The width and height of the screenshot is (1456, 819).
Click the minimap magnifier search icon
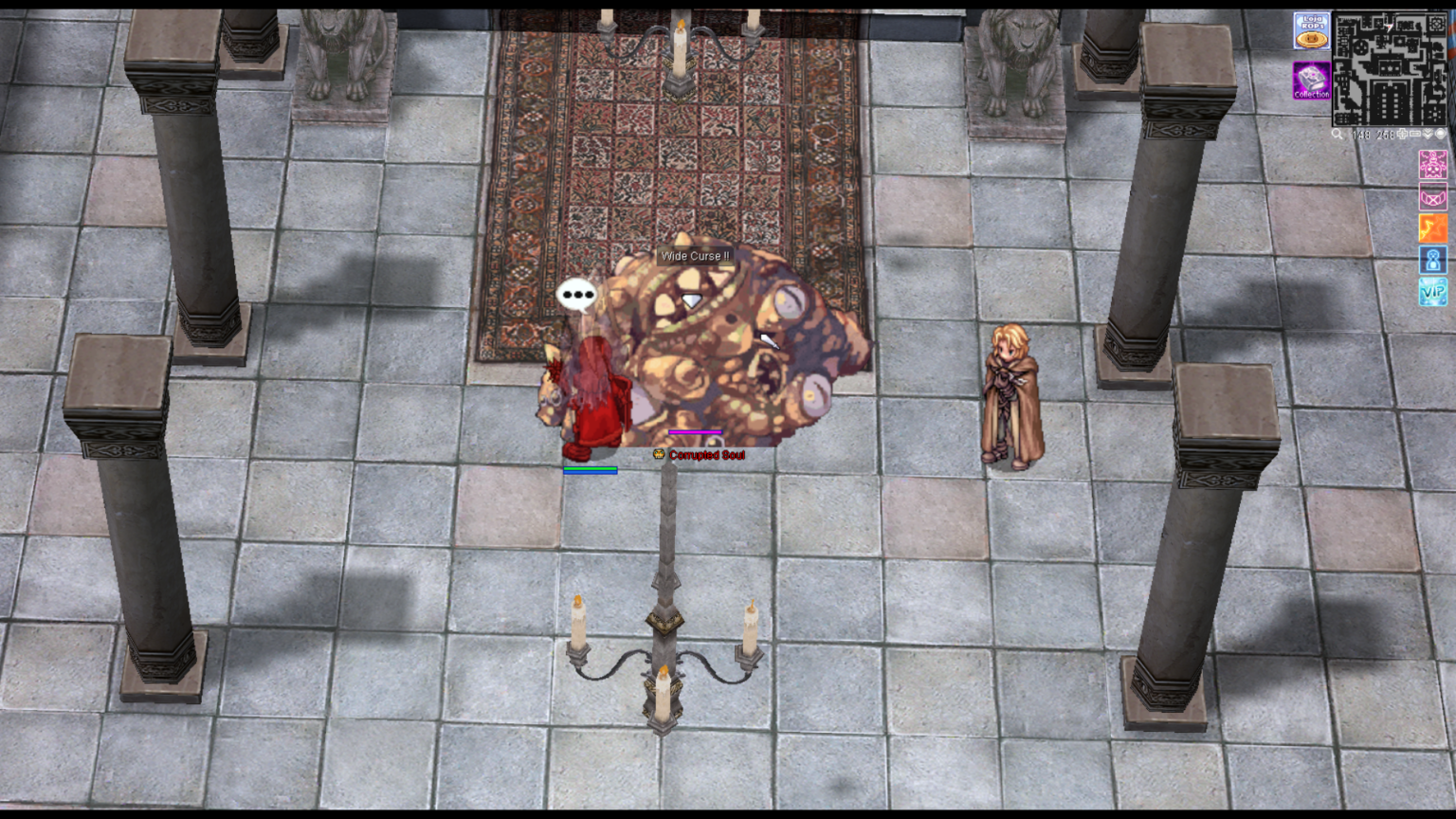pos(1337,134)
